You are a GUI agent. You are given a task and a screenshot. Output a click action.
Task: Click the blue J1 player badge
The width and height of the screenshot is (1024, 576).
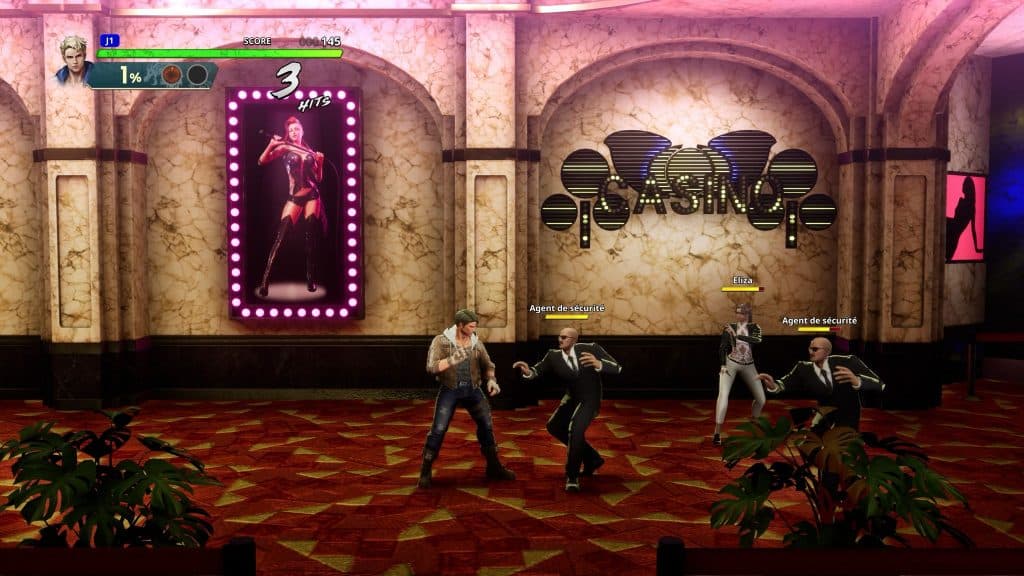coord(108,41)
